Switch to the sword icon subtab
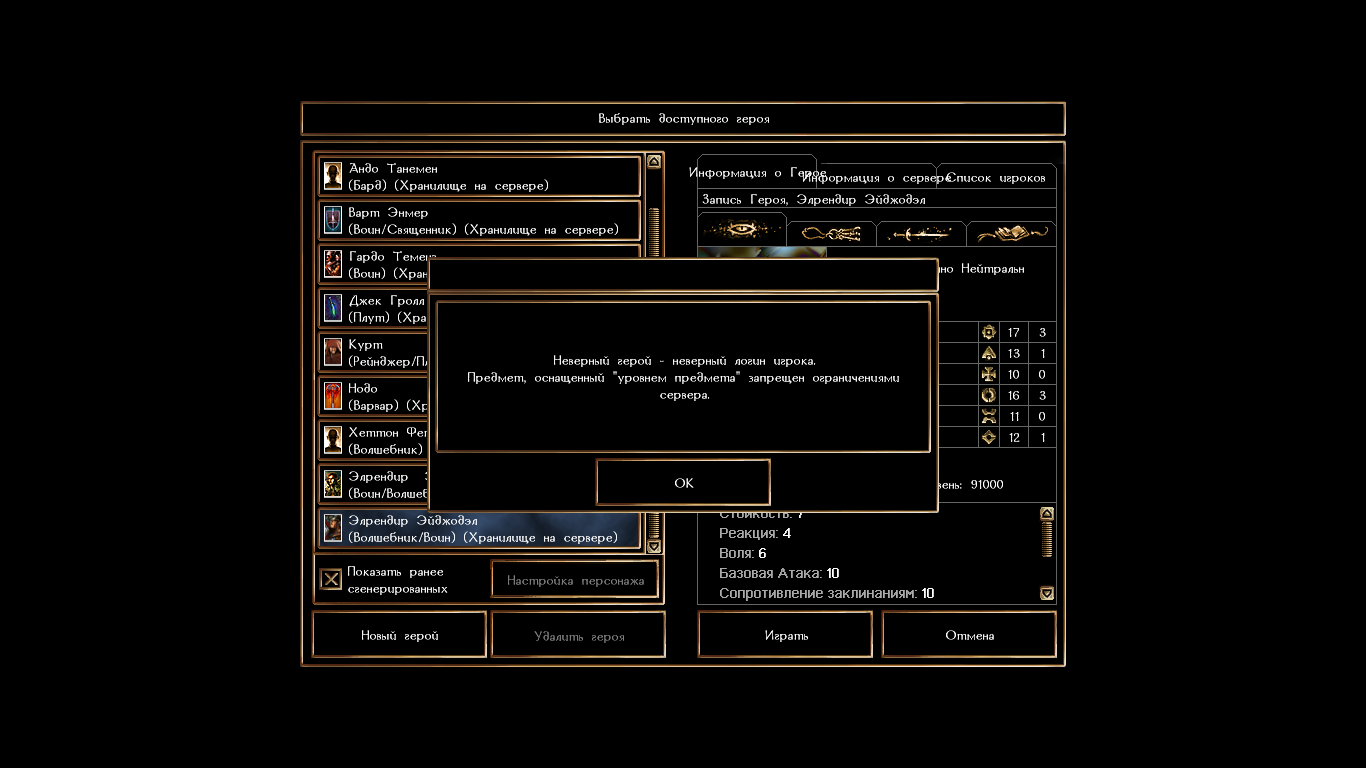The height and width of the screenshot is (768, 1366). (x=921, y=234)
